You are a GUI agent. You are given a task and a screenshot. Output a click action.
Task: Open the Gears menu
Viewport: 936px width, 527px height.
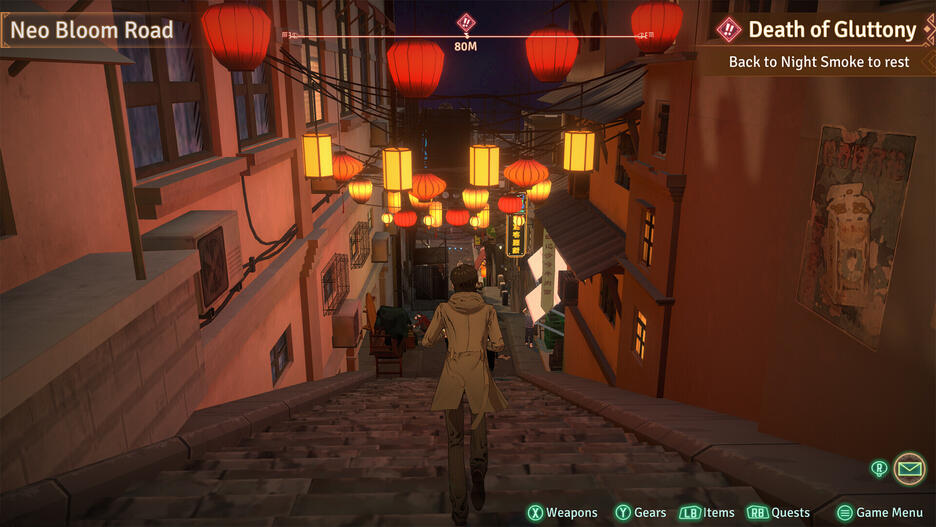pyautogui.click(x=641, y=513)
